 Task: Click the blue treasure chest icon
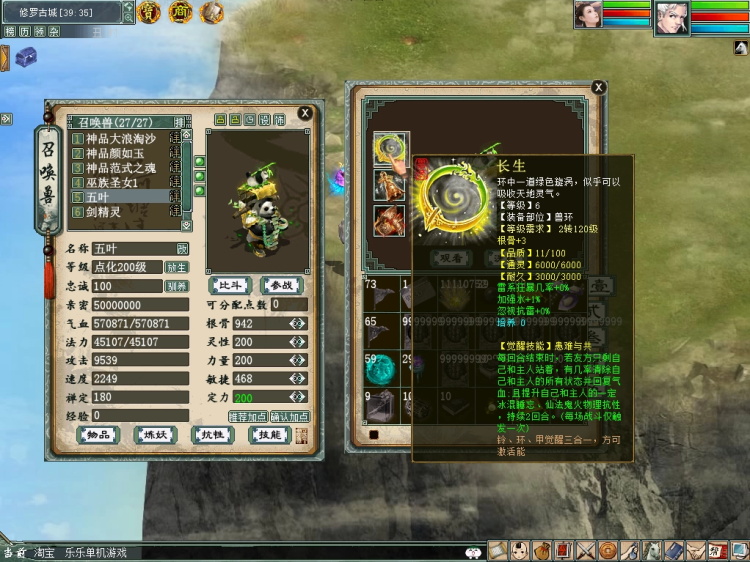coord(26,55)
